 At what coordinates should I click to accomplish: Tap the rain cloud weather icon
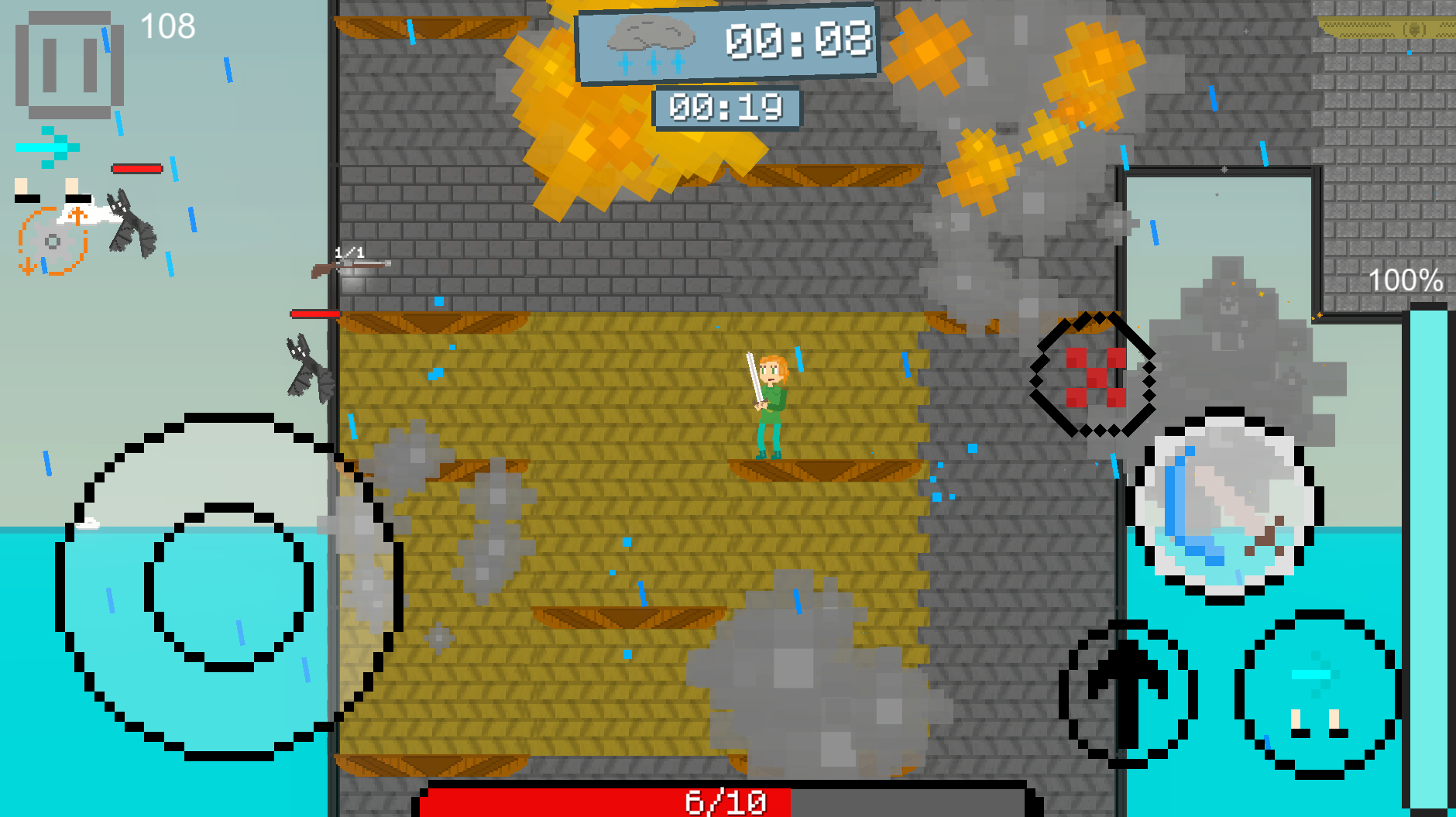649,45
